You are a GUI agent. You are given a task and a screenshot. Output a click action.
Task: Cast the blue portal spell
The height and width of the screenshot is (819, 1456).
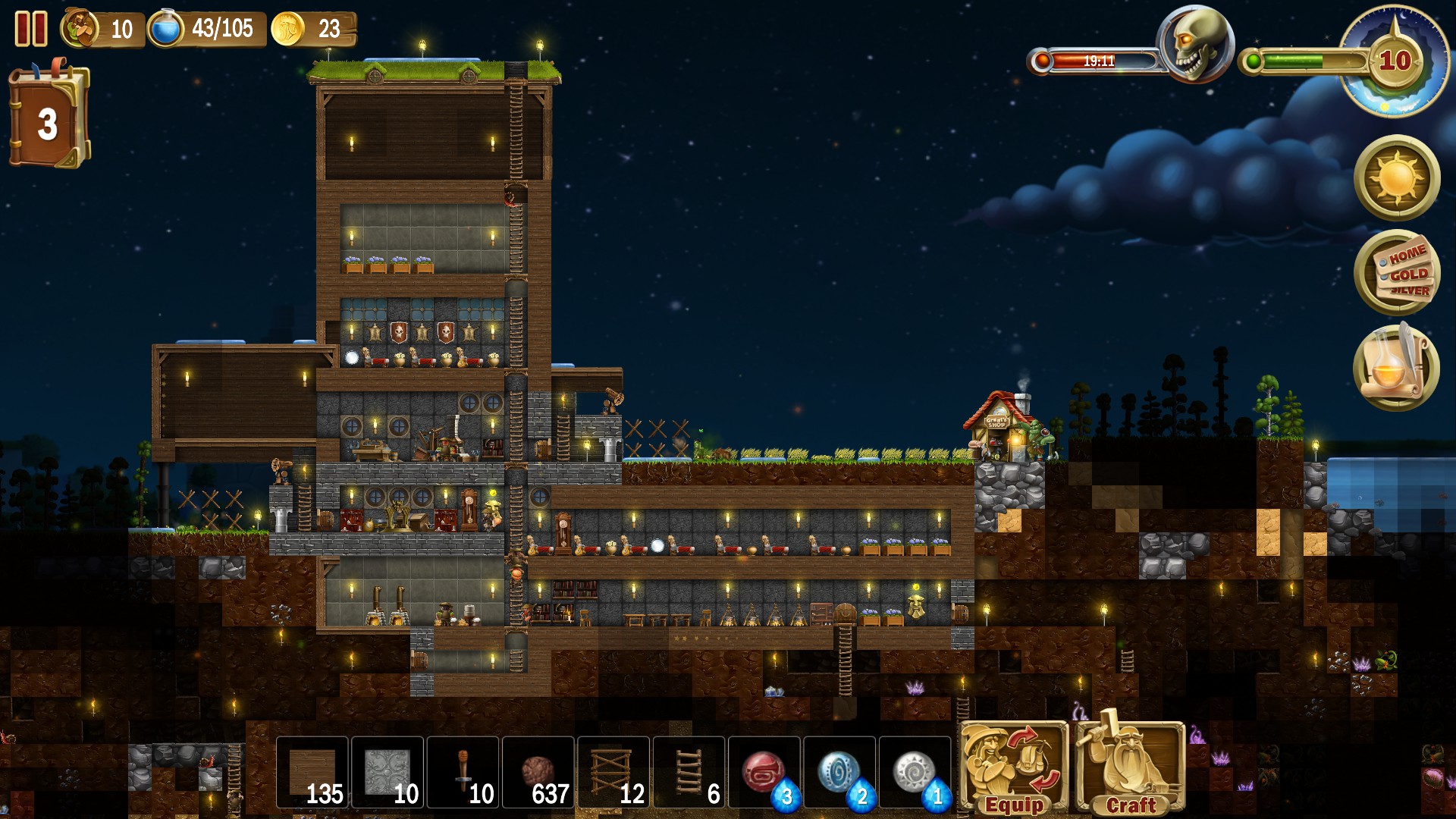839,773
